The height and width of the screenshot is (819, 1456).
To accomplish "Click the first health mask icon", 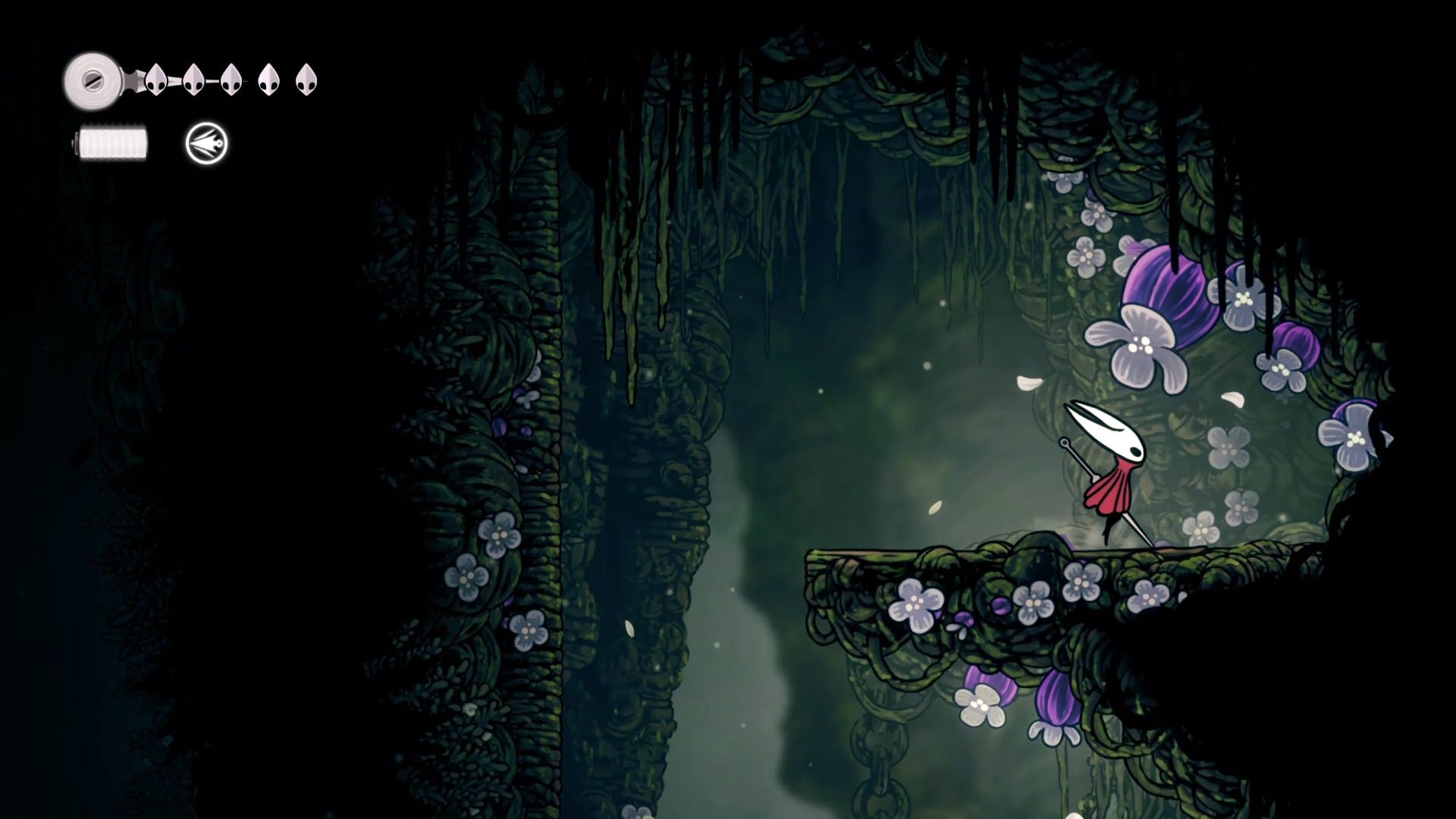I will pos(157,80).
